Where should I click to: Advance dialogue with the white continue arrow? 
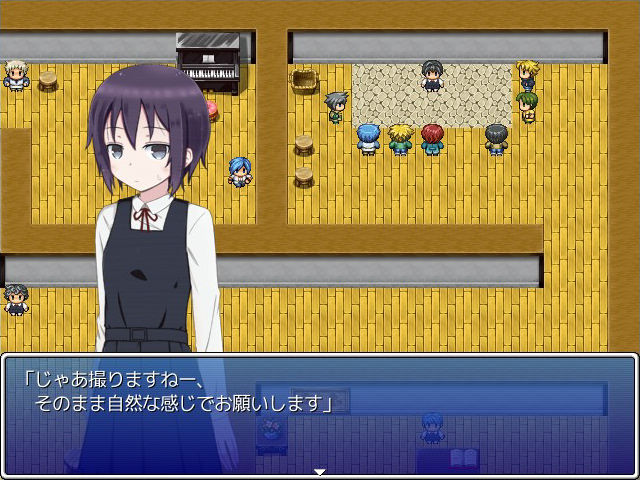tap(320, 471)
